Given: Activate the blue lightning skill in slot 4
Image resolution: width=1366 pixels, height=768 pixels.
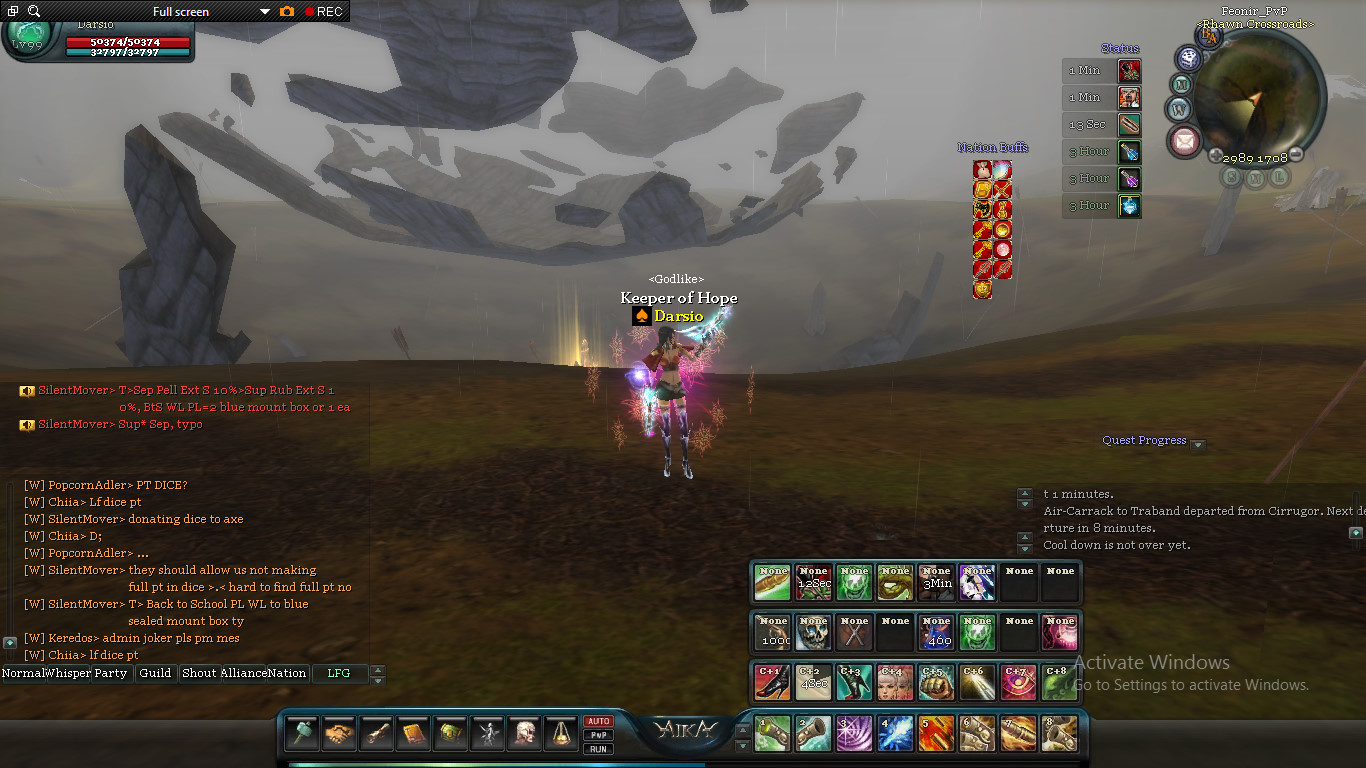Looking at the screenshot, I should point(895,733).
